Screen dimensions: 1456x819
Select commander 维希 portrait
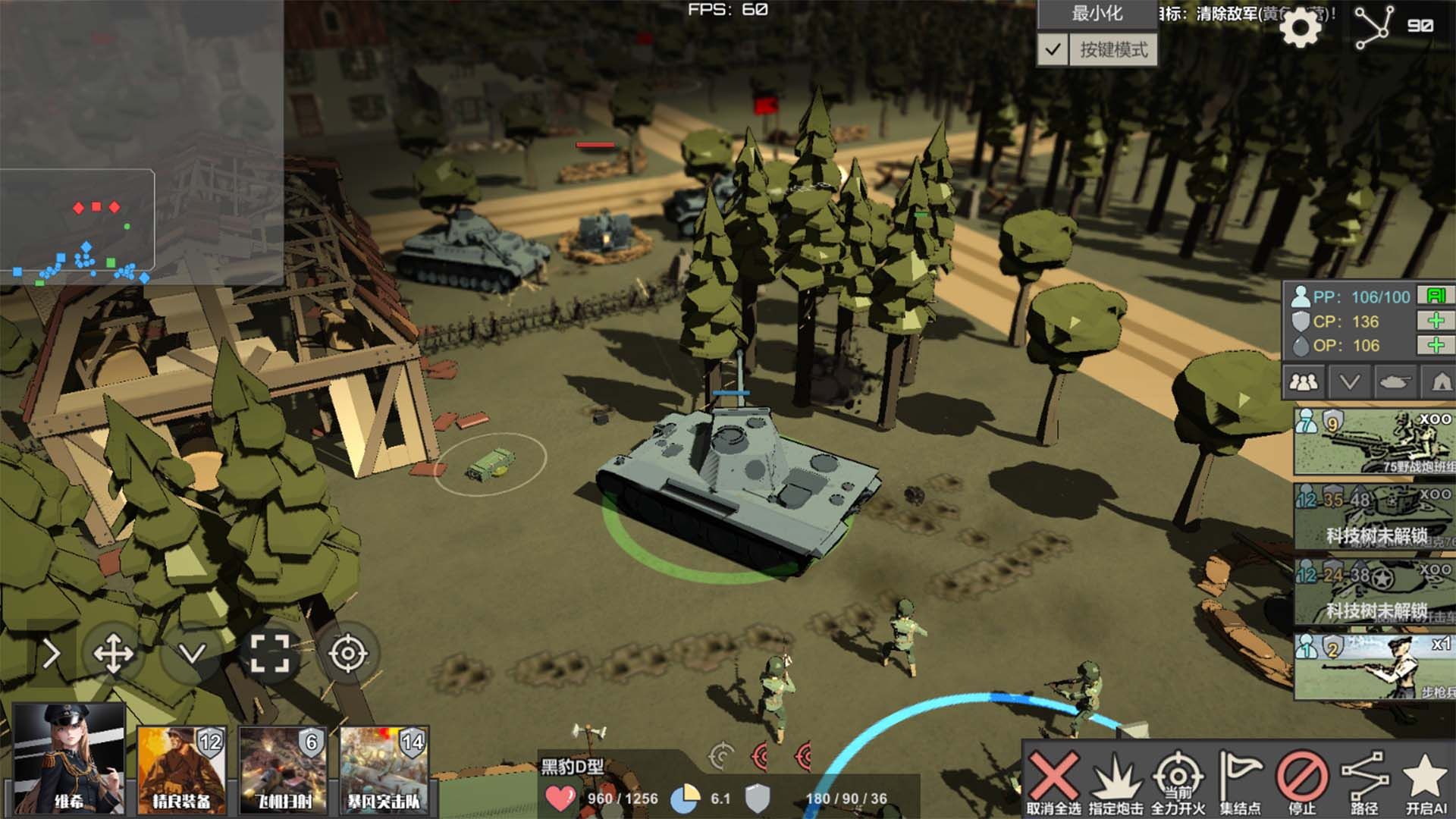tap(69, 758)
